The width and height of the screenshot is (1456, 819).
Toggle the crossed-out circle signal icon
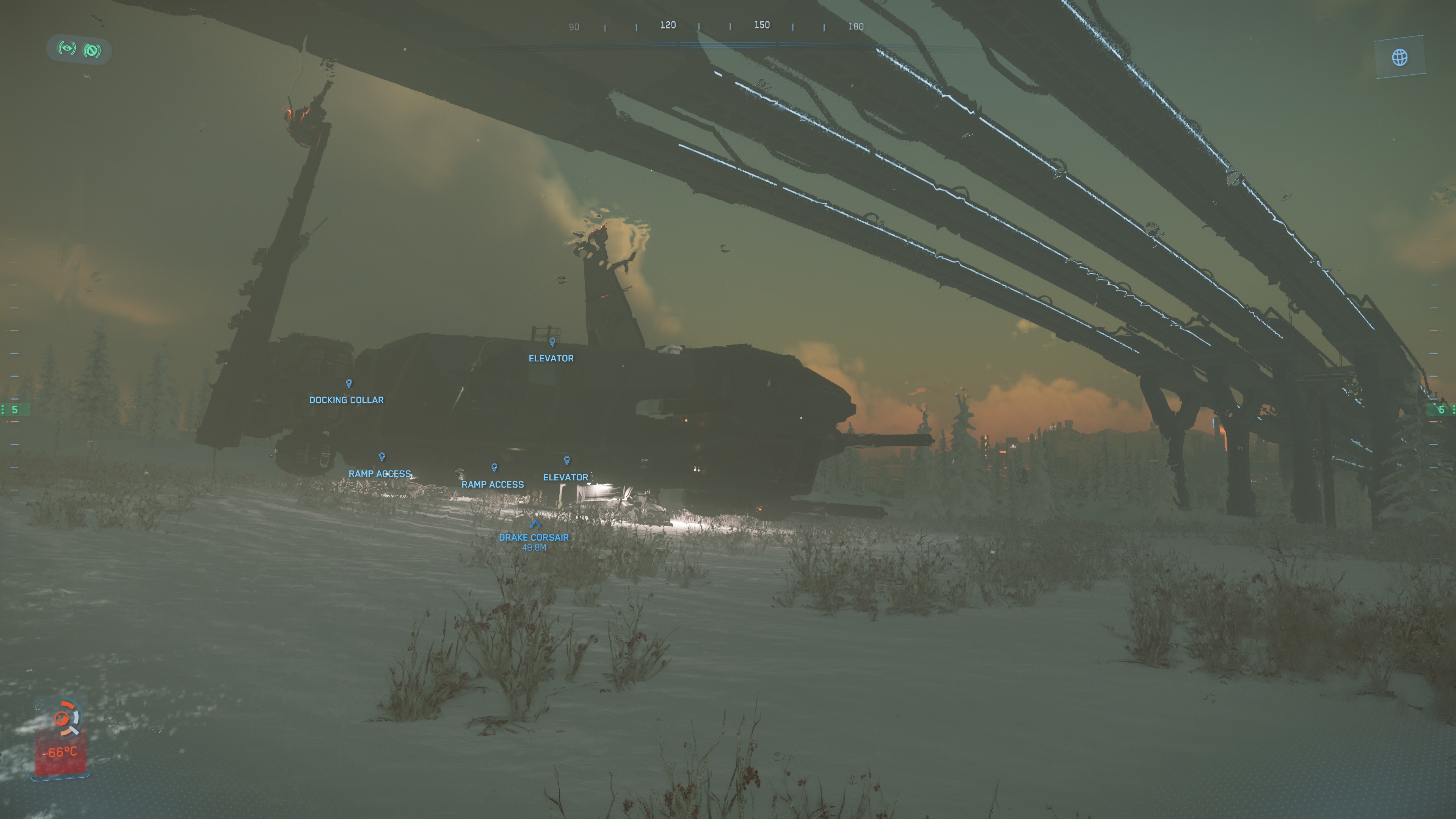[x=92, y=51]
